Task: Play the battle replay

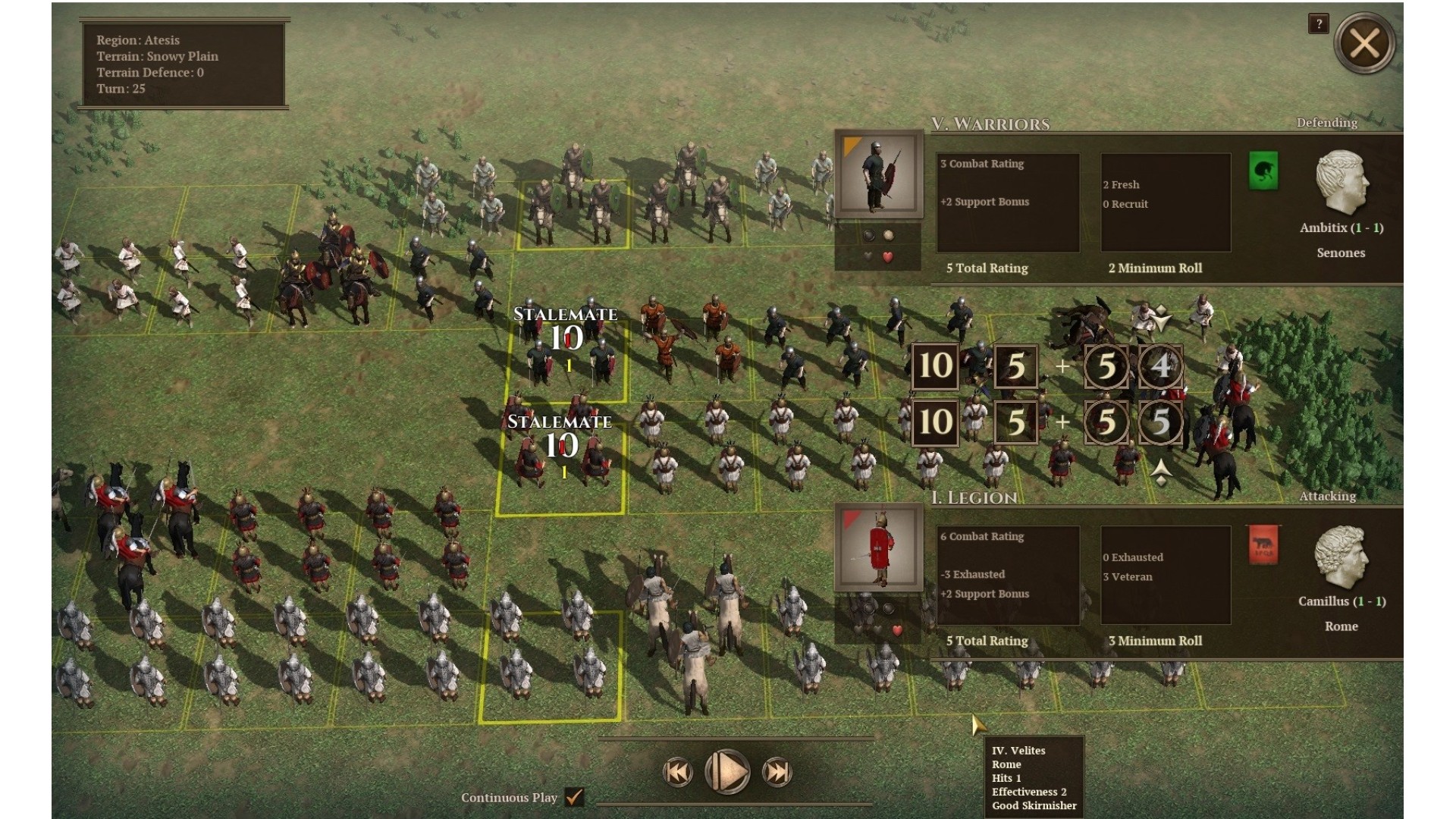Action: [727, 772]
